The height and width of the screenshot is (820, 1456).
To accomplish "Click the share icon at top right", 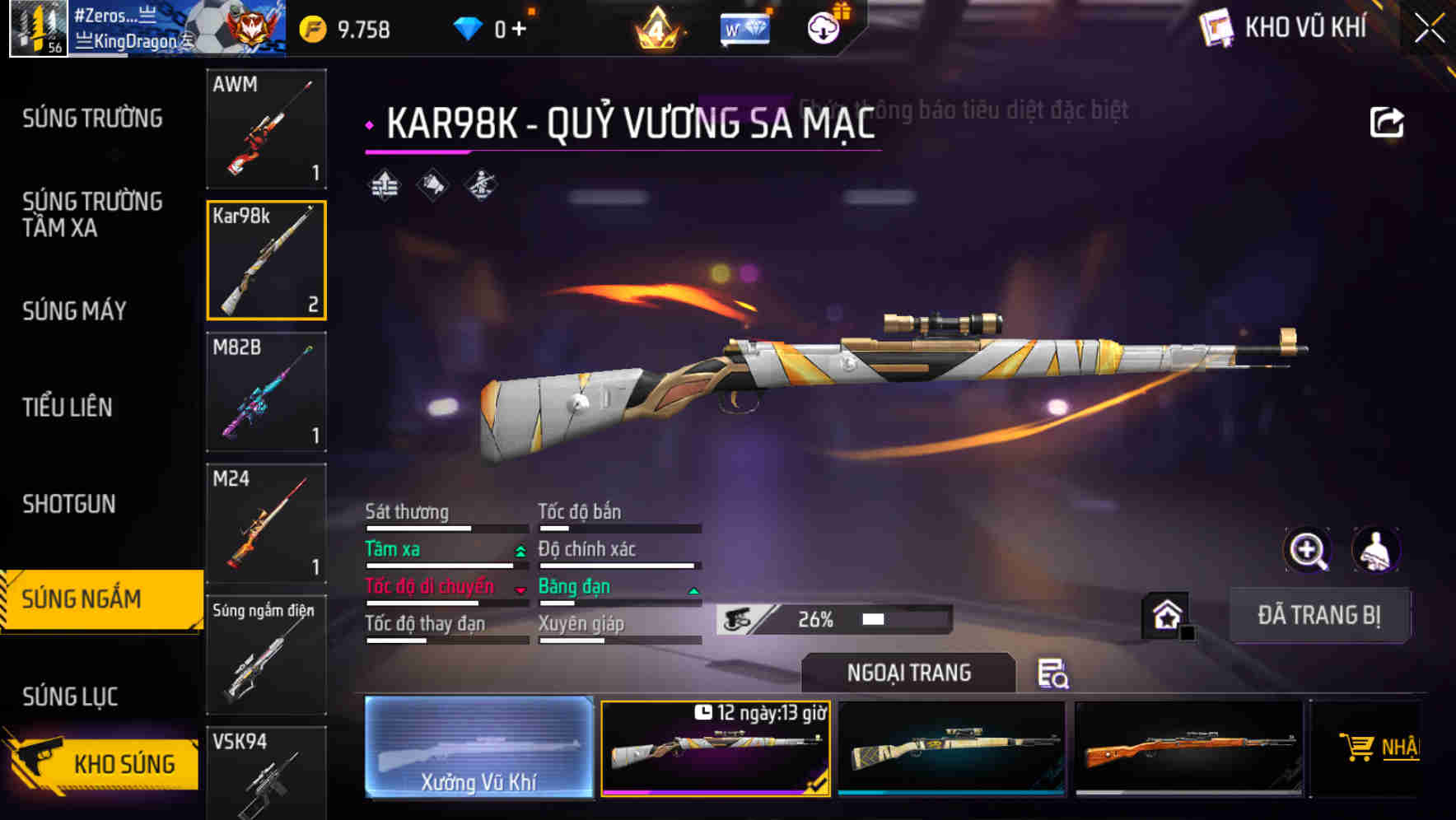I will [1388, 120].
